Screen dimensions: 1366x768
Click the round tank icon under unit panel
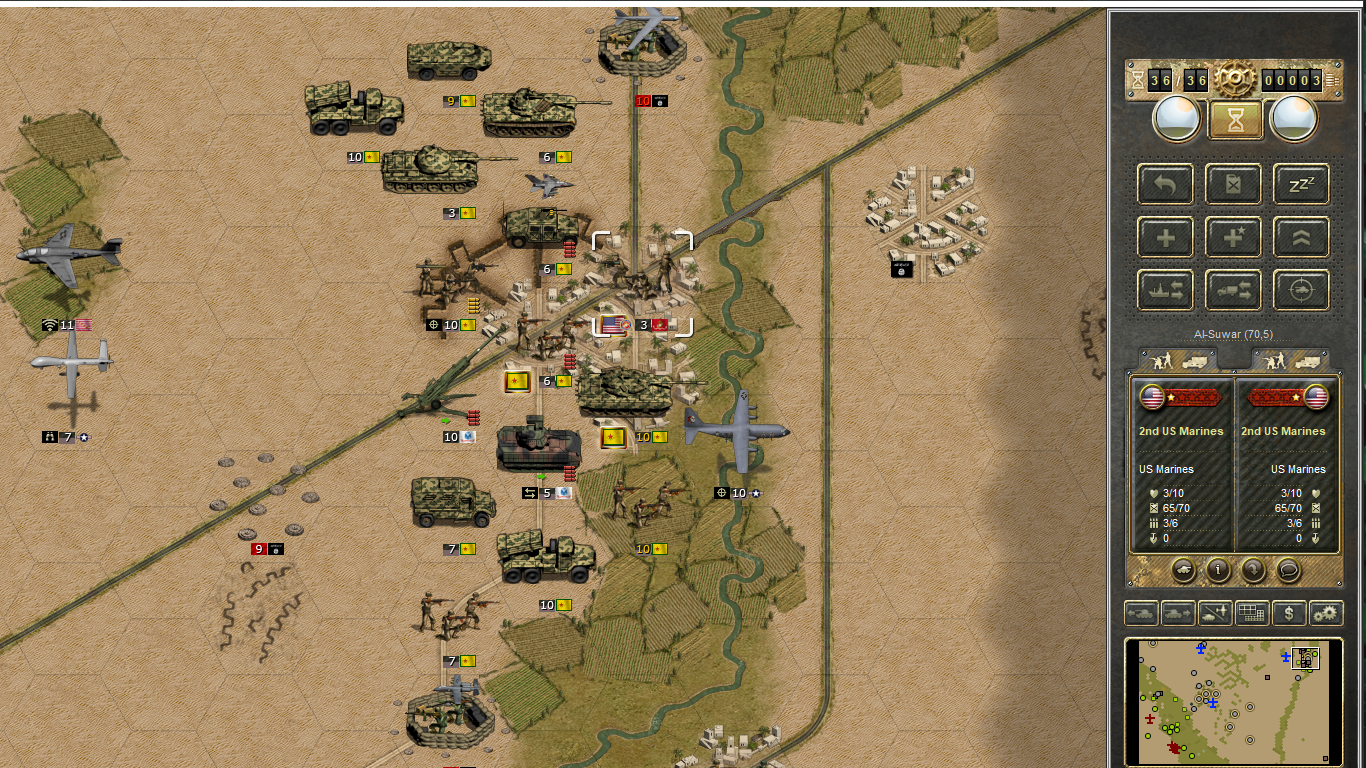tap(1182, 570)
